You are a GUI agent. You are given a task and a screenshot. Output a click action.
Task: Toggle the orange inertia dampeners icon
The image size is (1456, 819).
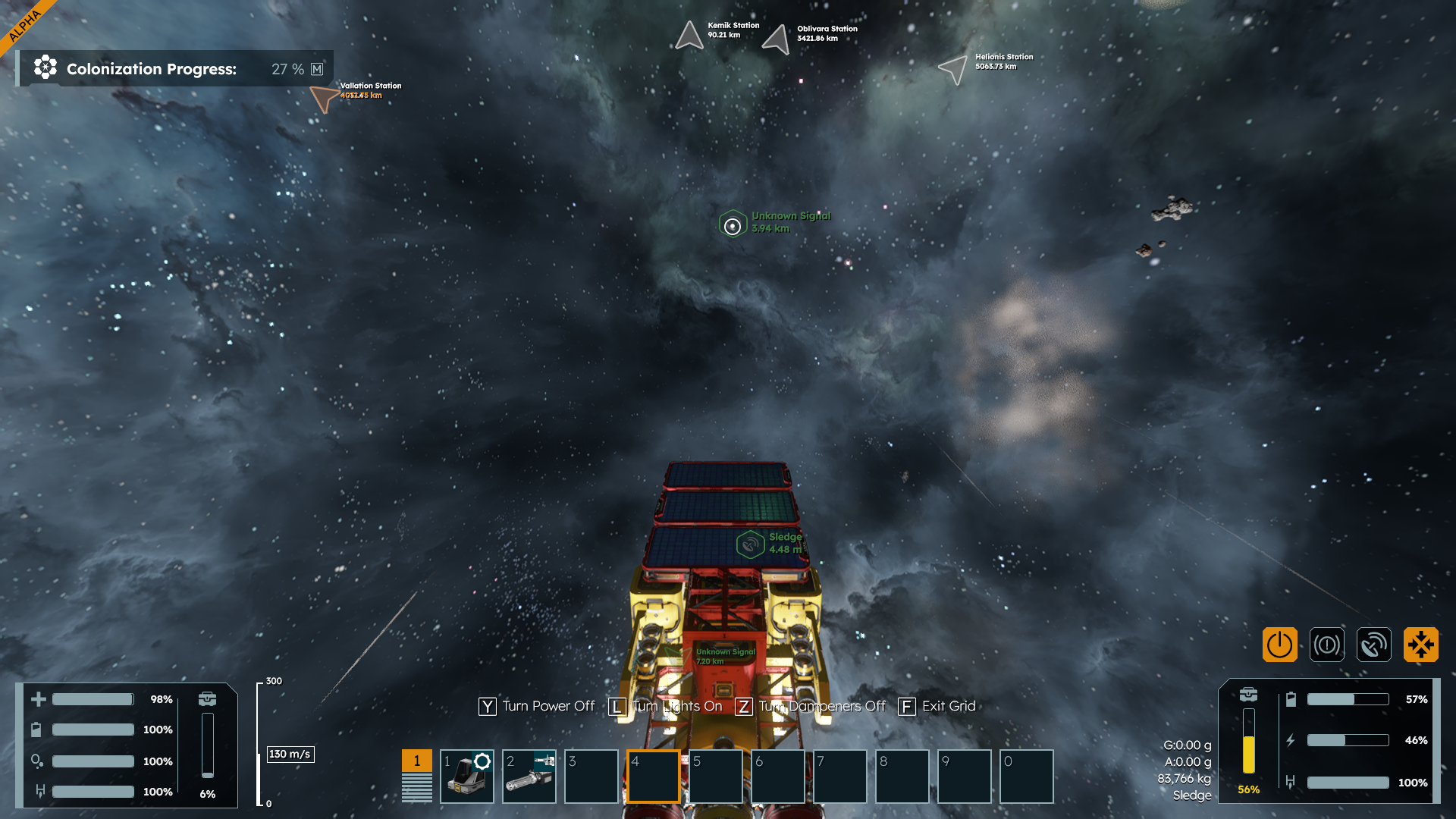[x=1420, y=645]
